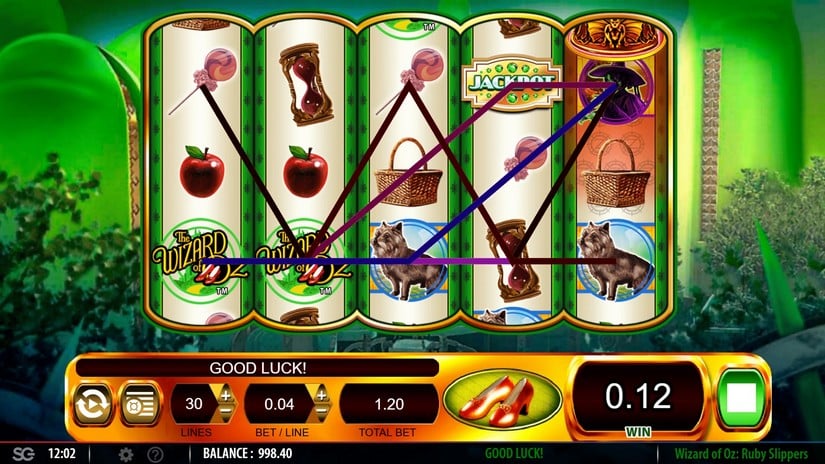
Task: Show help via the question mark icon
Action: 156,454
